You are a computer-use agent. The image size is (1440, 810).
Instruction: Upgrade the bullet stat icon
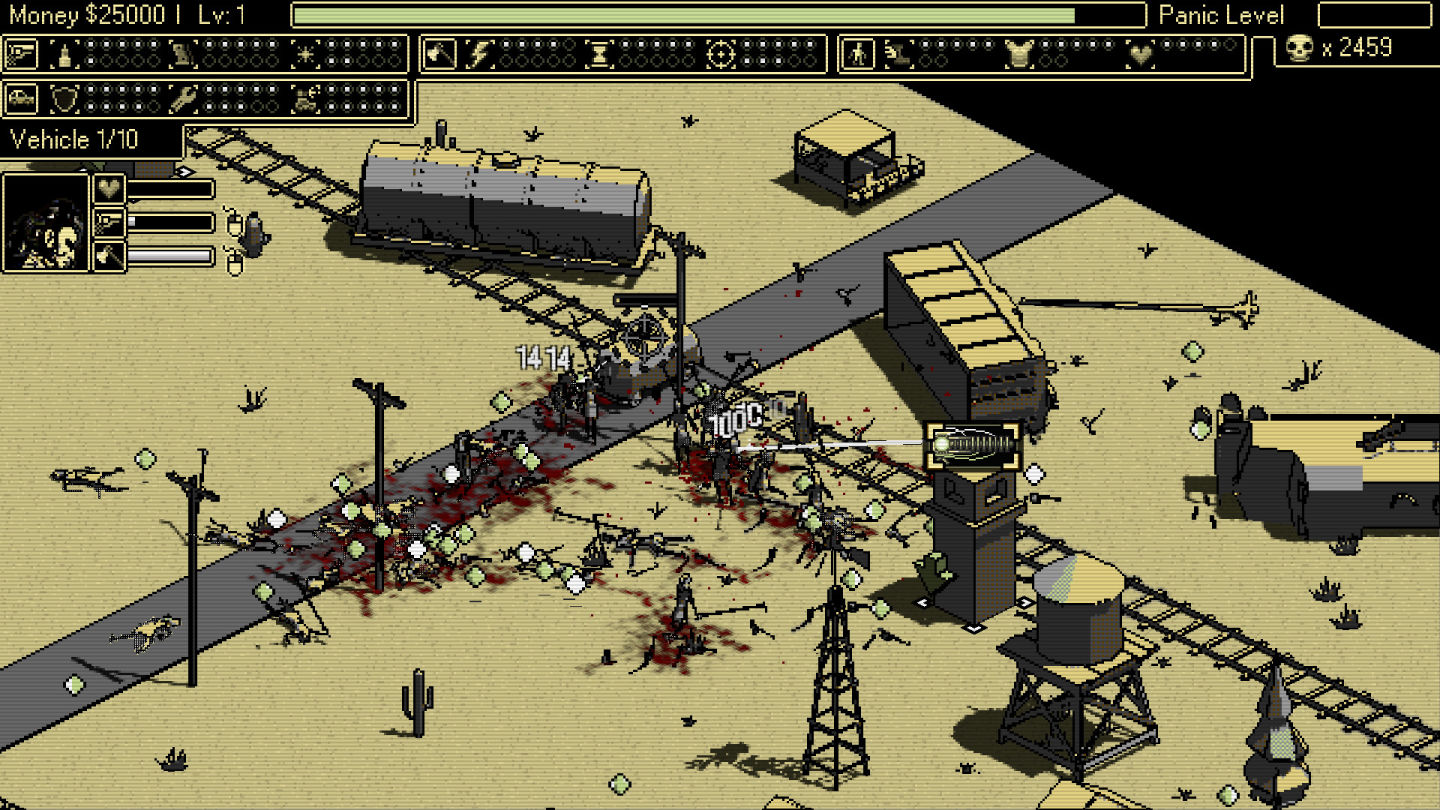click(x=65, y=54)
